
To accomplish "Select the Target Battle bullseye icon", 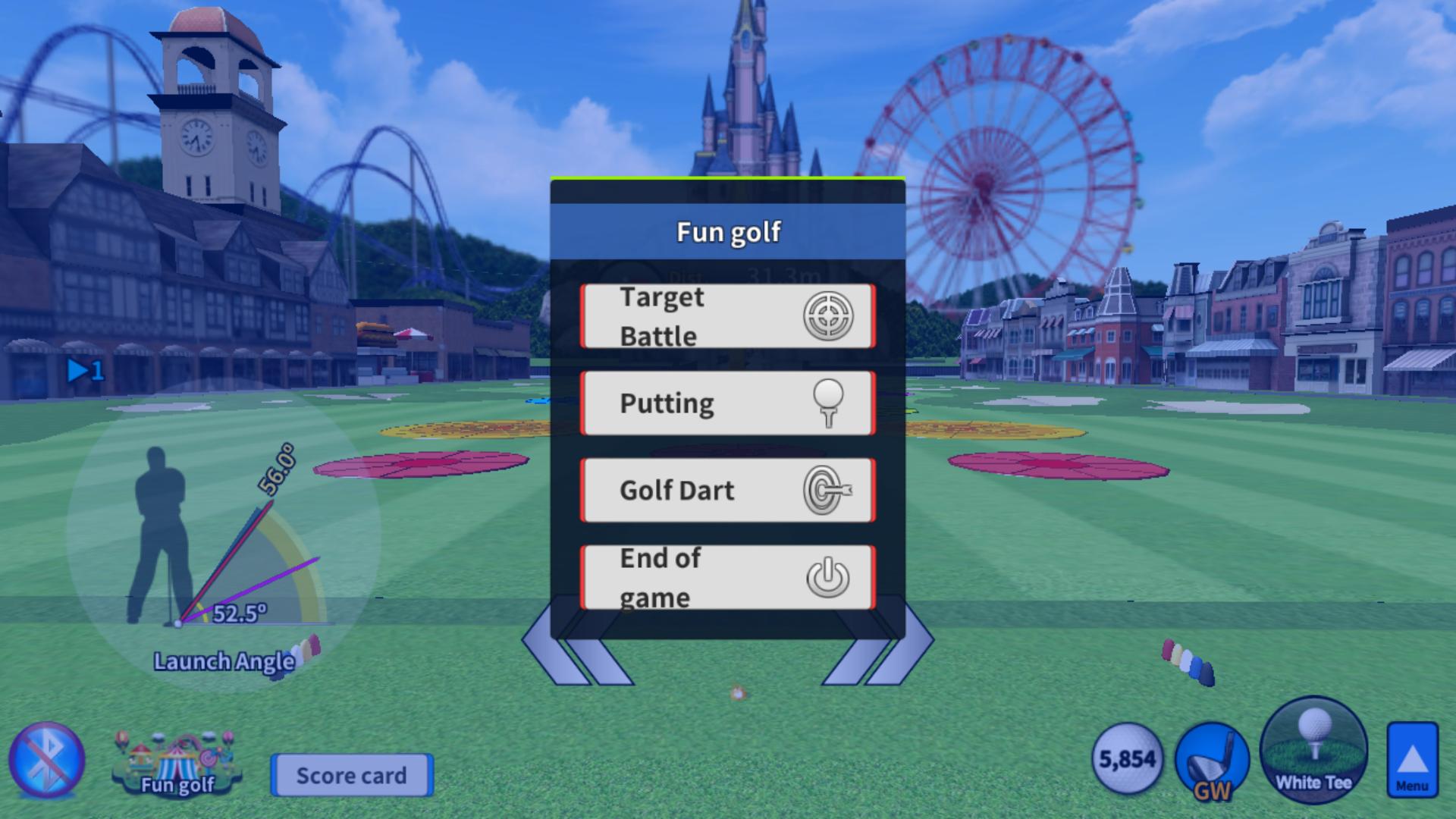I will 829,315.
